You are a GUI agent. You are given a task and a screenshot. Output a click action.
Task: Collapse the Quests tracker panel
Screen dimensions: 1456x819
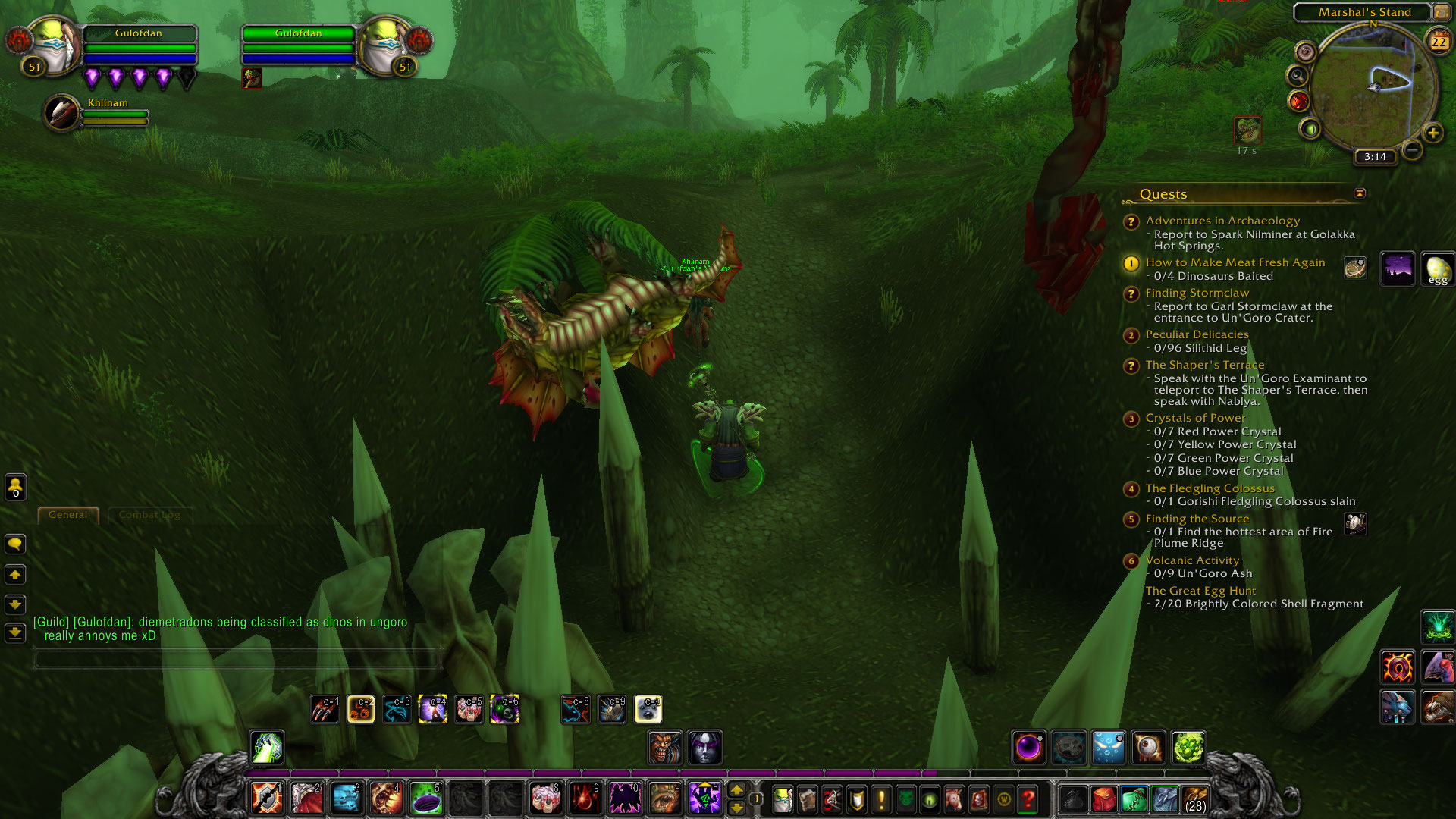pos(1360,193)
